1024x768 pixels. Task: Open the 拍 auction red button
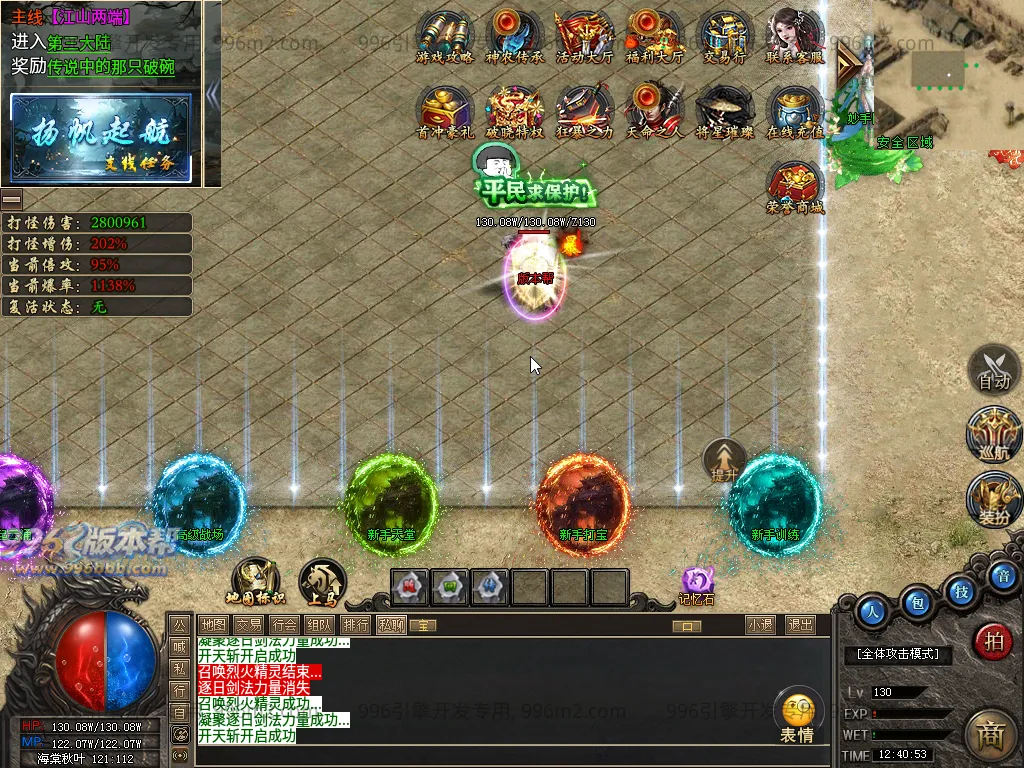[x=993, y=641]
